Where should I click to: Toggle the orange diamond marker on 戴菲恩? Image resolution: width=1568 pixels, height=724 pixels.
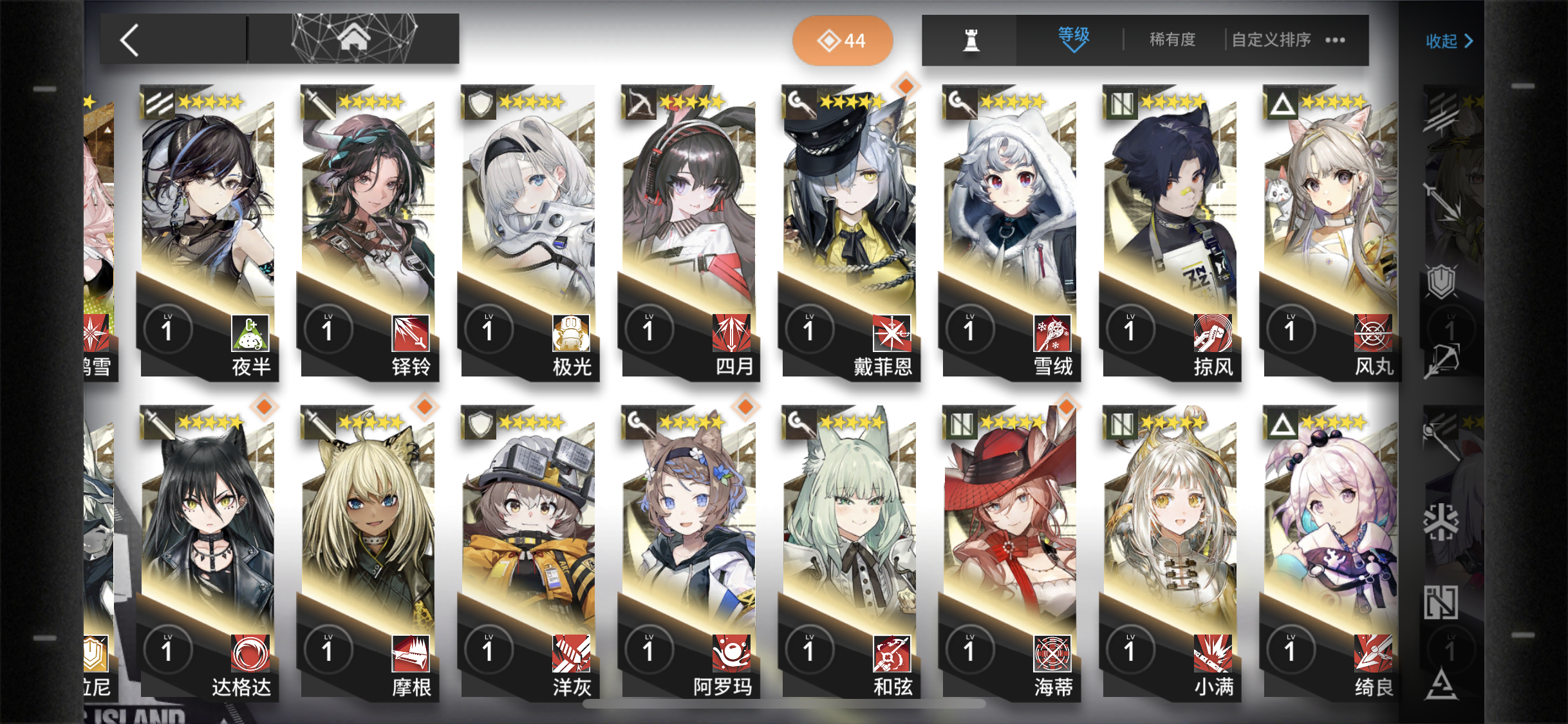pos(904,85)
